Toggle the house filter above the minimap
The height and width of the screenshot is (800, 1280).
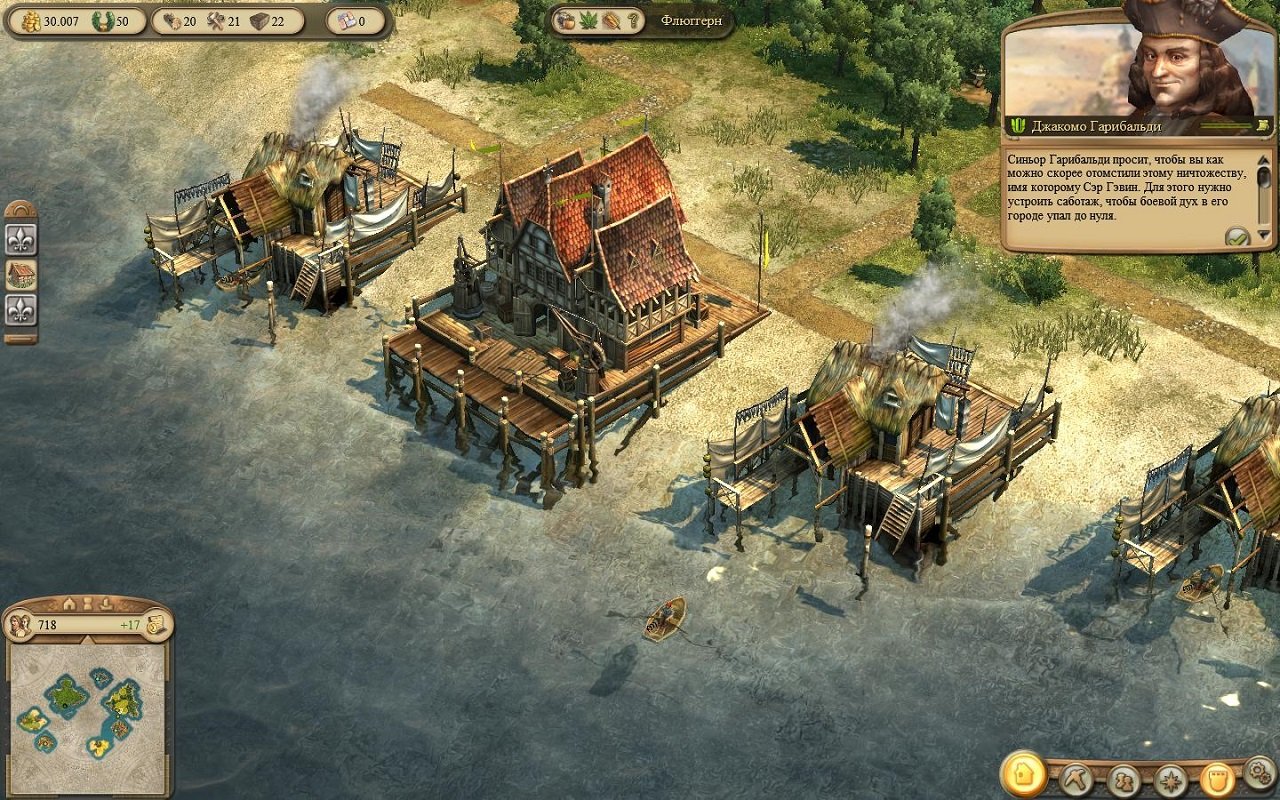click(68, 603)
